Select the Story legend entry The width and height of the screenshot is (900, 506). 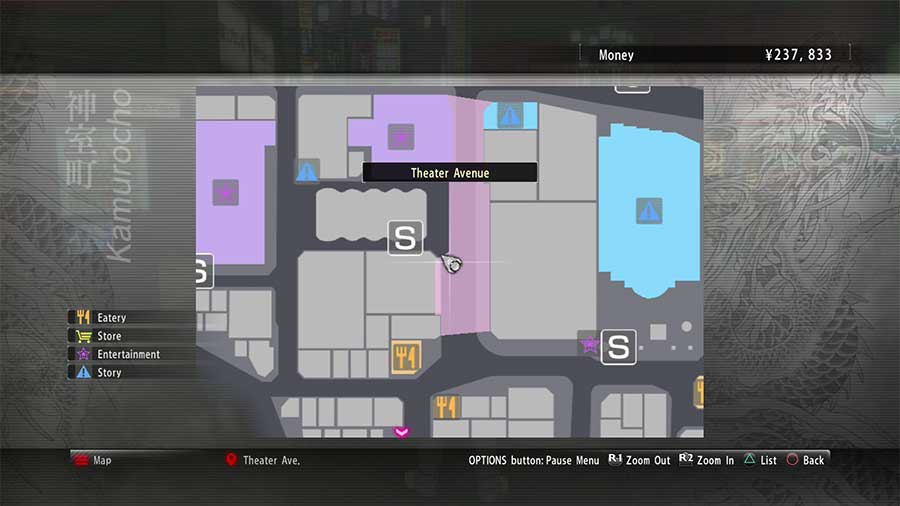(x=108, y=372)
